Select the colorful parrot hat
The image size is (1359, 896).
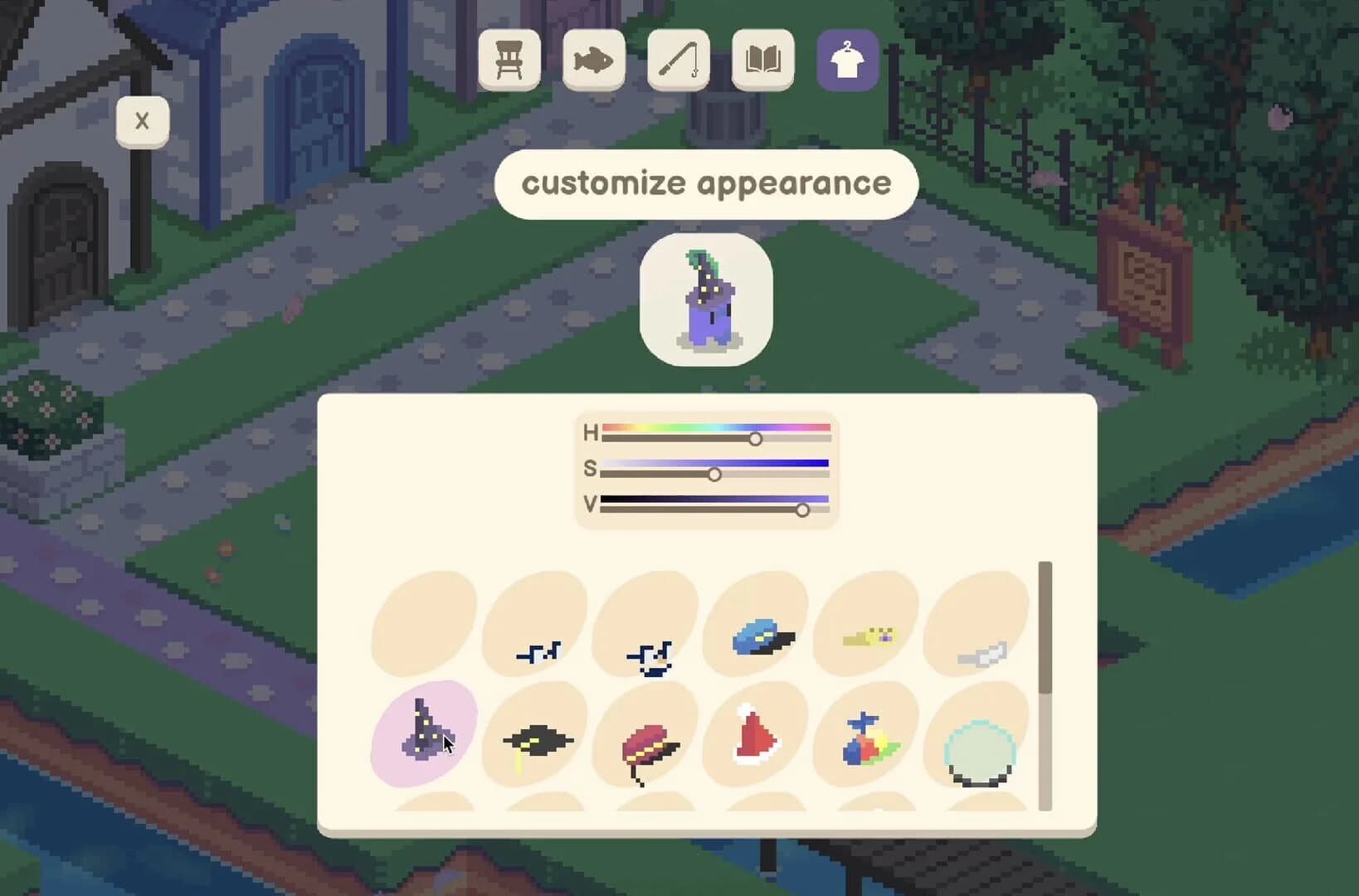coord(865,738)
